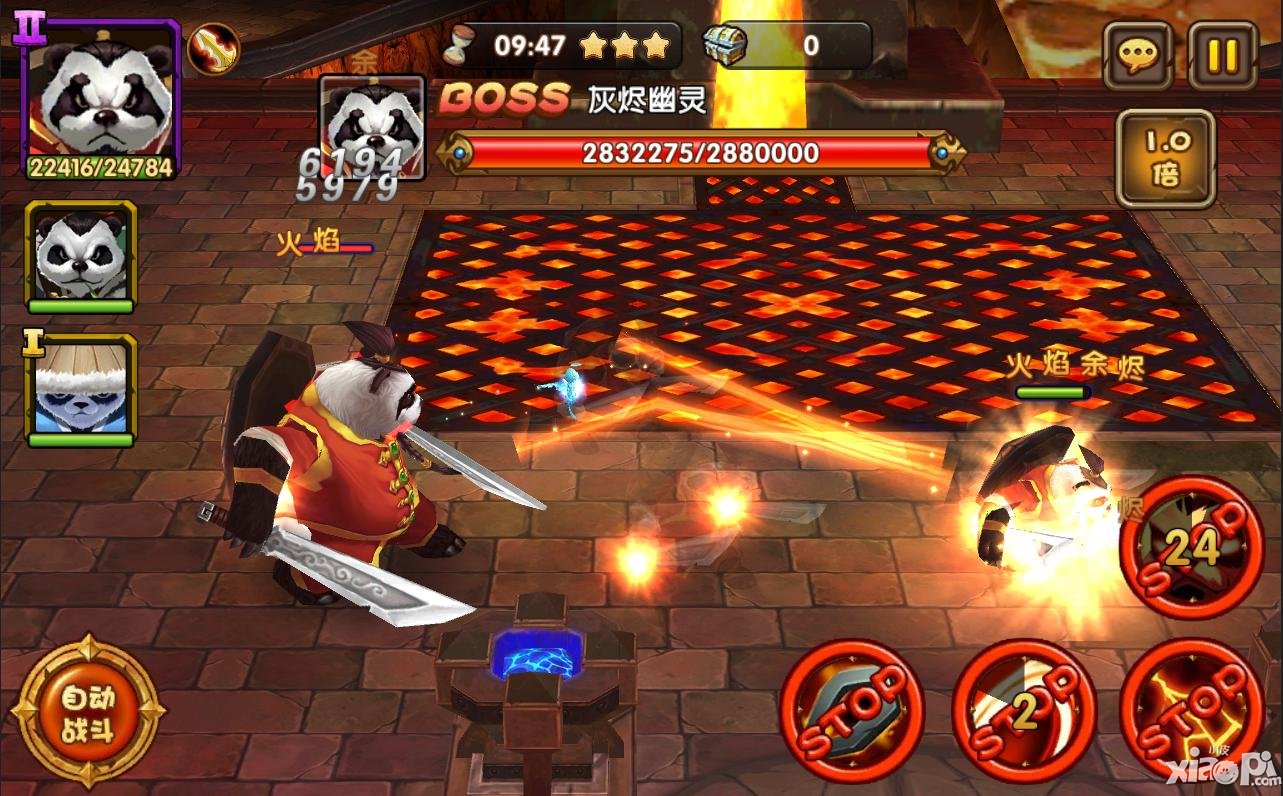Toggle the 1.0倍 speed button
Viewport: 1283px width, 796px height.
click(x=1165, y=159)
